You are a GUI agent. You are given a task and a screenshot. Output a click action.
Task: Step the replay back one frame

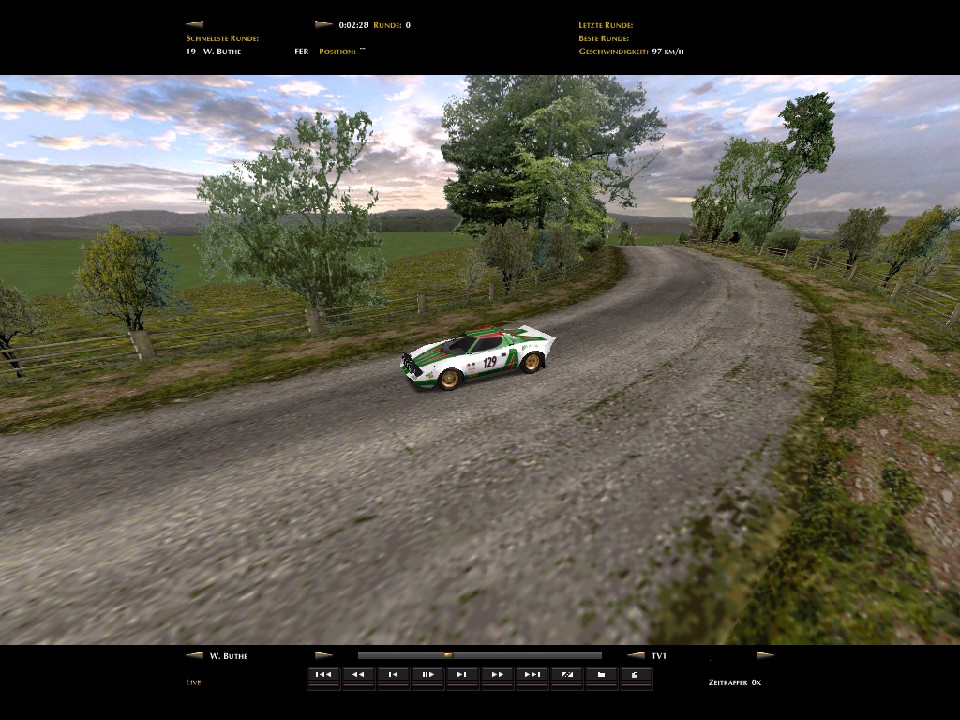point(393,675)
